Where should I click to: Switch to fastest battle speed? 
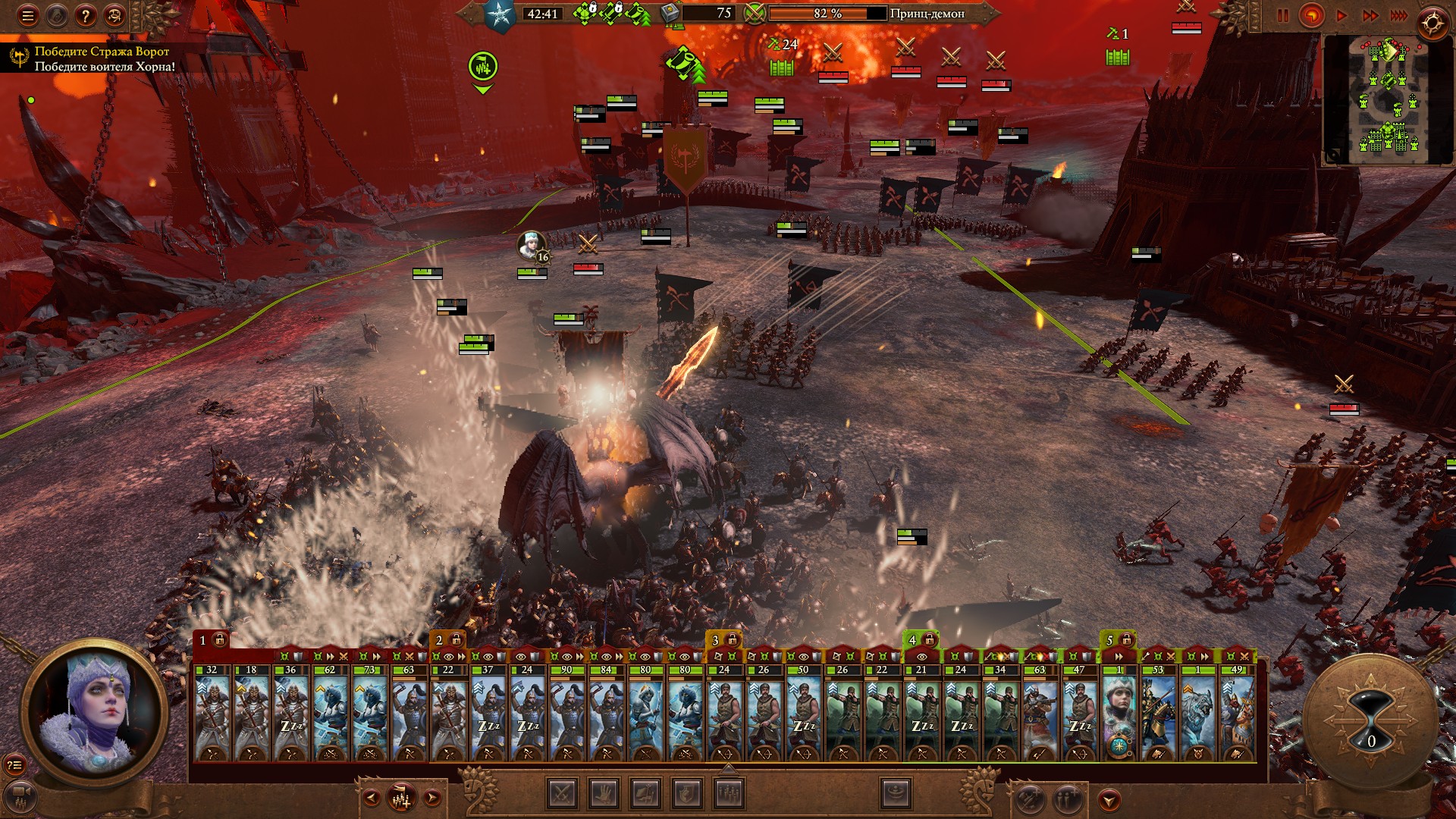(x=1398, y=15)
